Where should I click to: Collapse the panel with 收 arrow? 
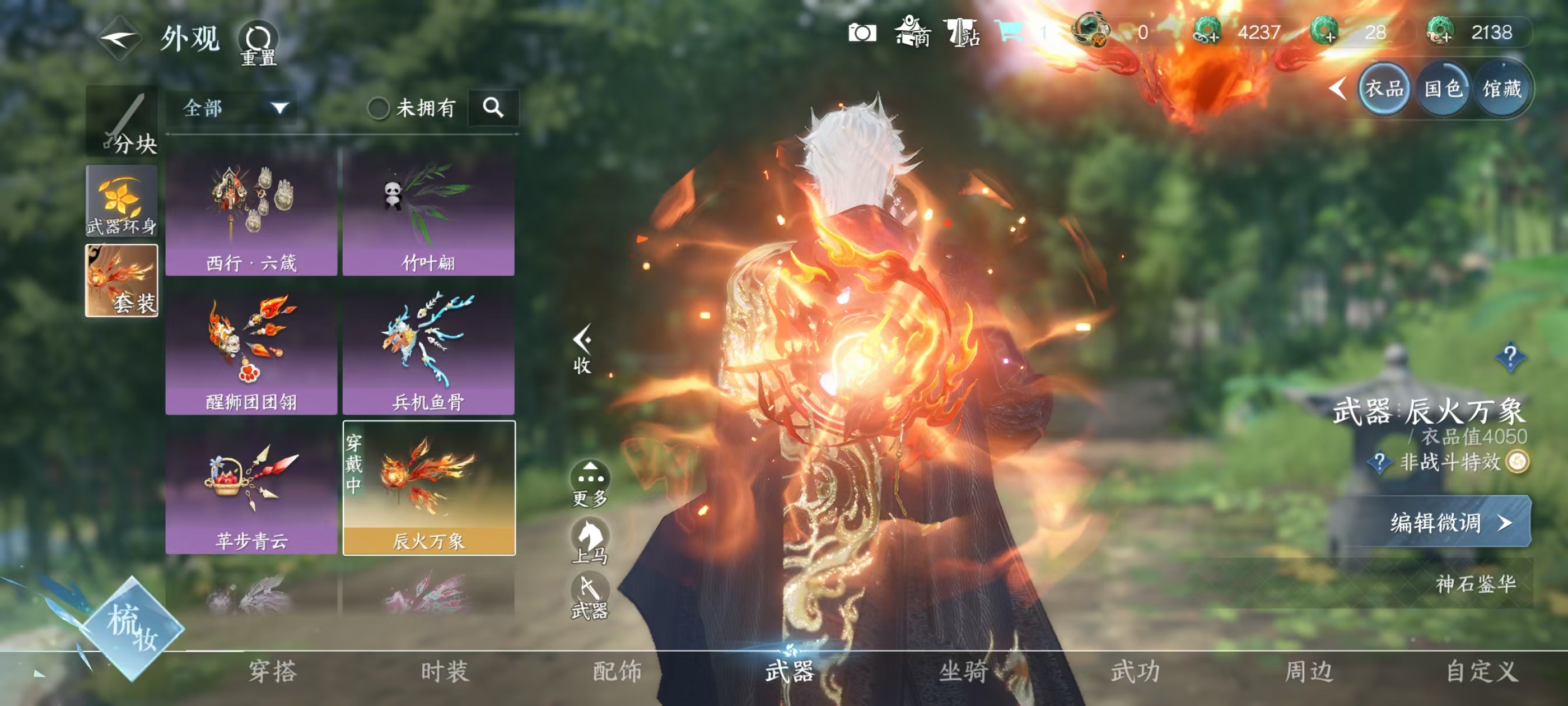point(582,349)
